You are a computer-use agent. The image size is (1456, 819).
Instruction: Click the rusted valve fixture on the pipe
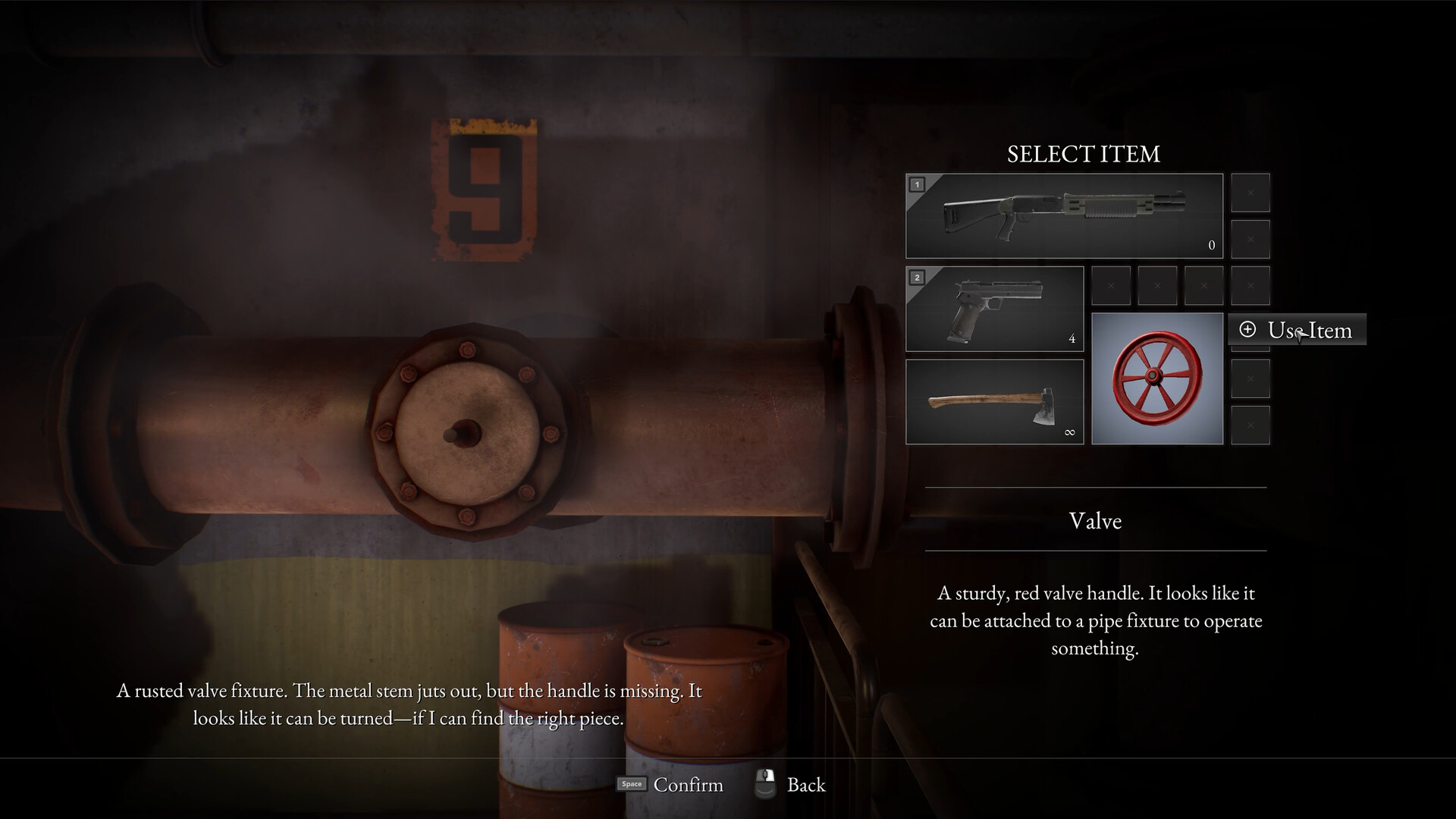[463, 432]
